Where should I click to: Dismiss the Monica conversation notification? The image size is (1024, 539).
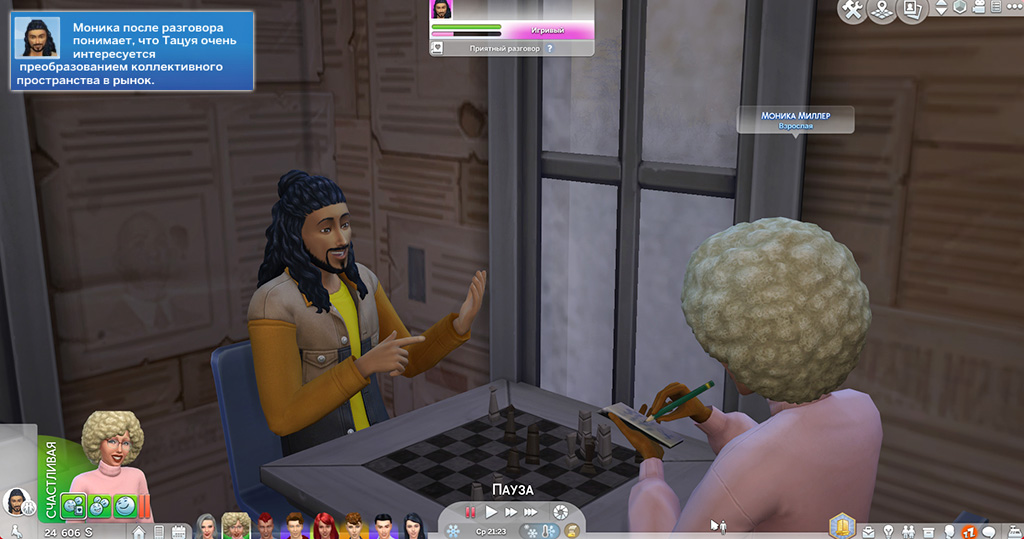point(131,52)
